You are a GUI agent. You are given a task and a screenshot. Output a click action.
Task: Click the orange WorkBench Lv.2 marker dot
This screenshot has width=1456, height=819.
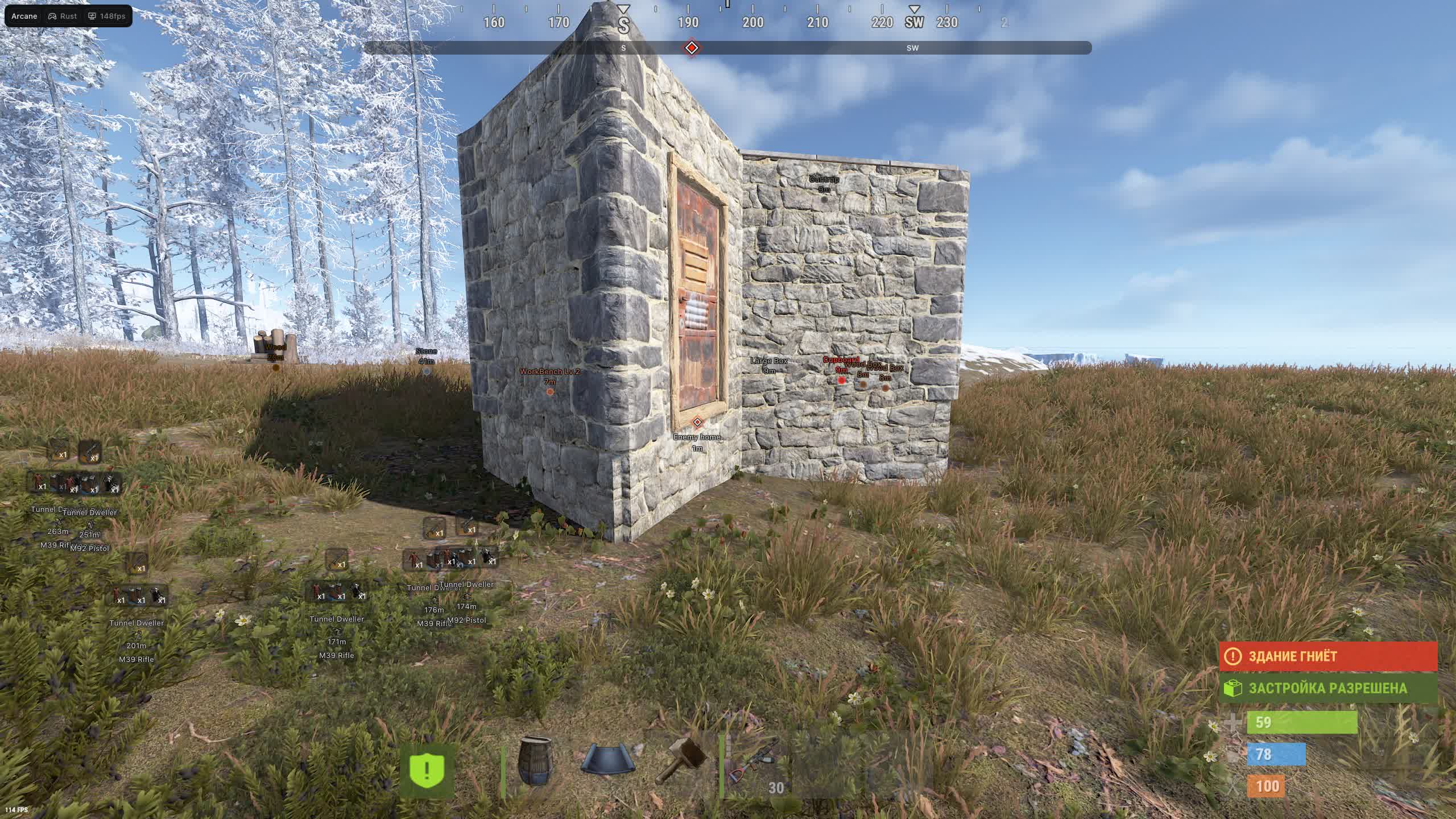click(549, 392)
